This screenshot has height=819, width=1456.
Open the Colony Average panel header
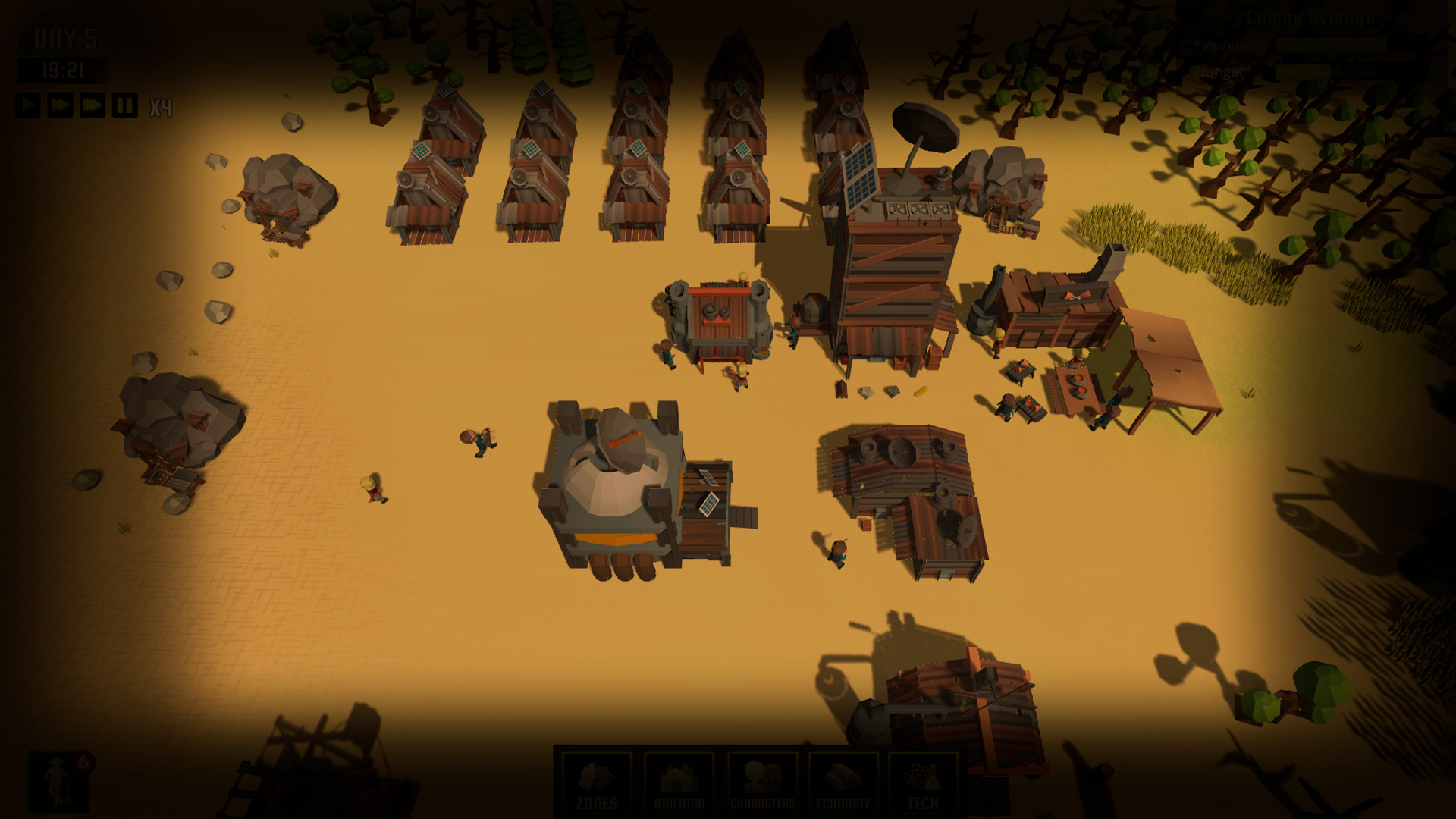(x=1310, y=17)
